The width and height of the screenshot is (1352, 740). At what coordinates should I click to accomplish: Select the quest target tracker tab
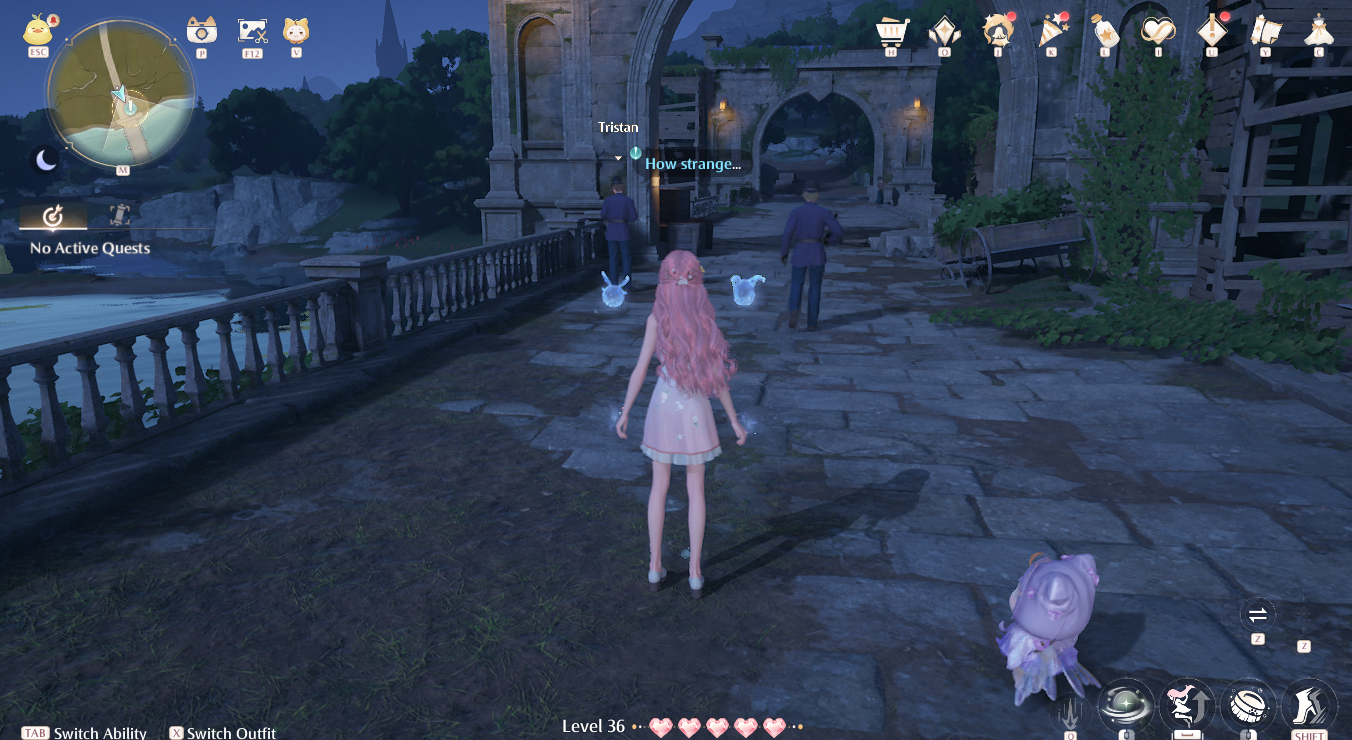tap(53, 216)
